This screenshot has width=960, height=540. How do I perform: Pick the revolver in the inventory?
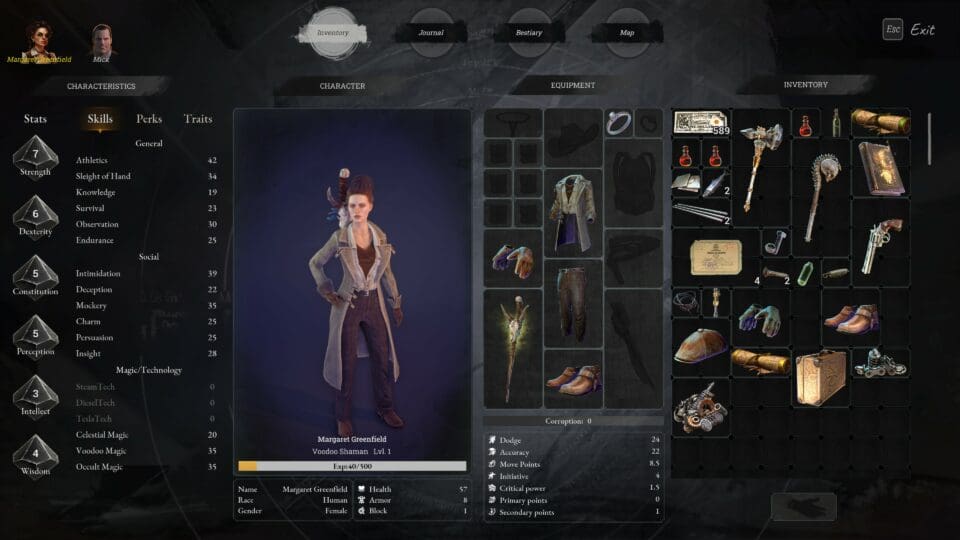[x=880, y=241]
